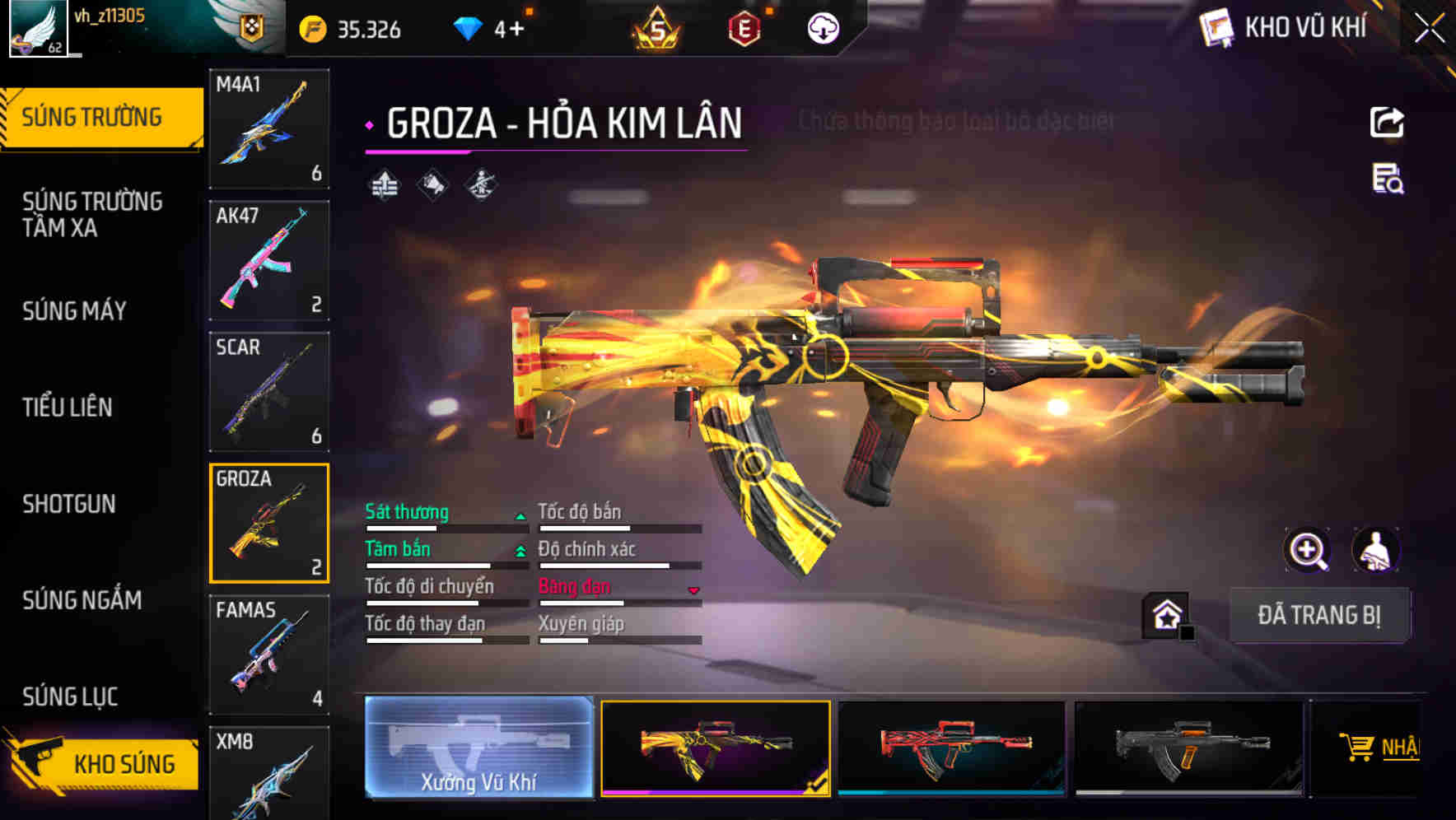Select the Tiểu Liên category
The width and height of the screenshot is (1456, 820).
pyautogui.click(x=68, y=408)
